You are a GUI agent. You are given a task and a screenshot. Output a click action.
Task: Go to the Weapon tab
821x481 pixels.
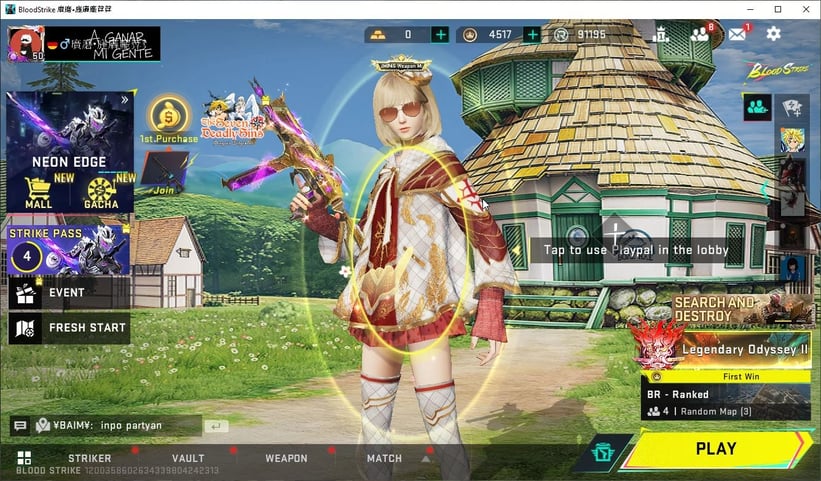[x=286, y=458]
